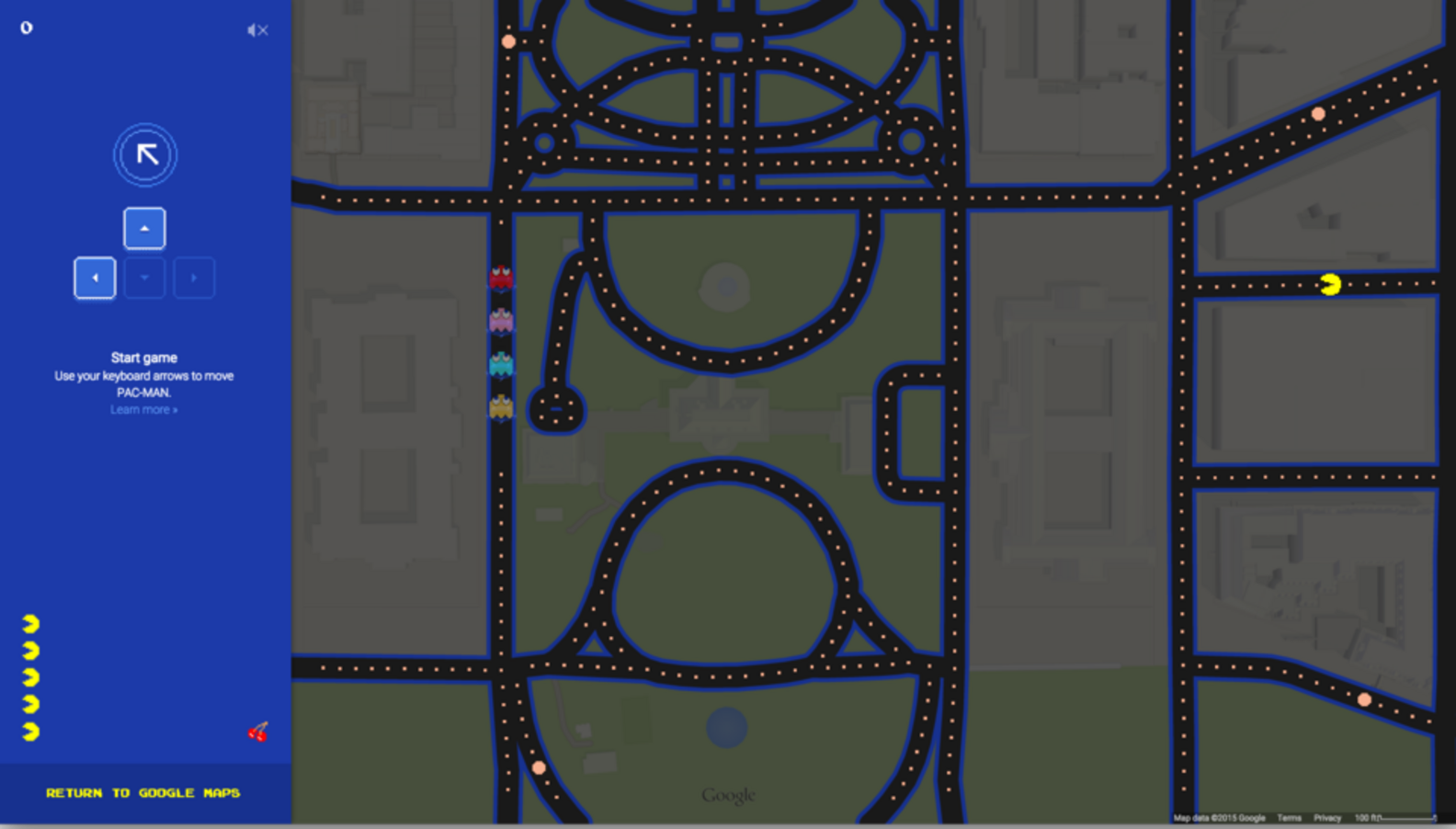Click the Google logo watermark on the map
The width and height of the screenshot is (1456, 829).
click(727, 794)
